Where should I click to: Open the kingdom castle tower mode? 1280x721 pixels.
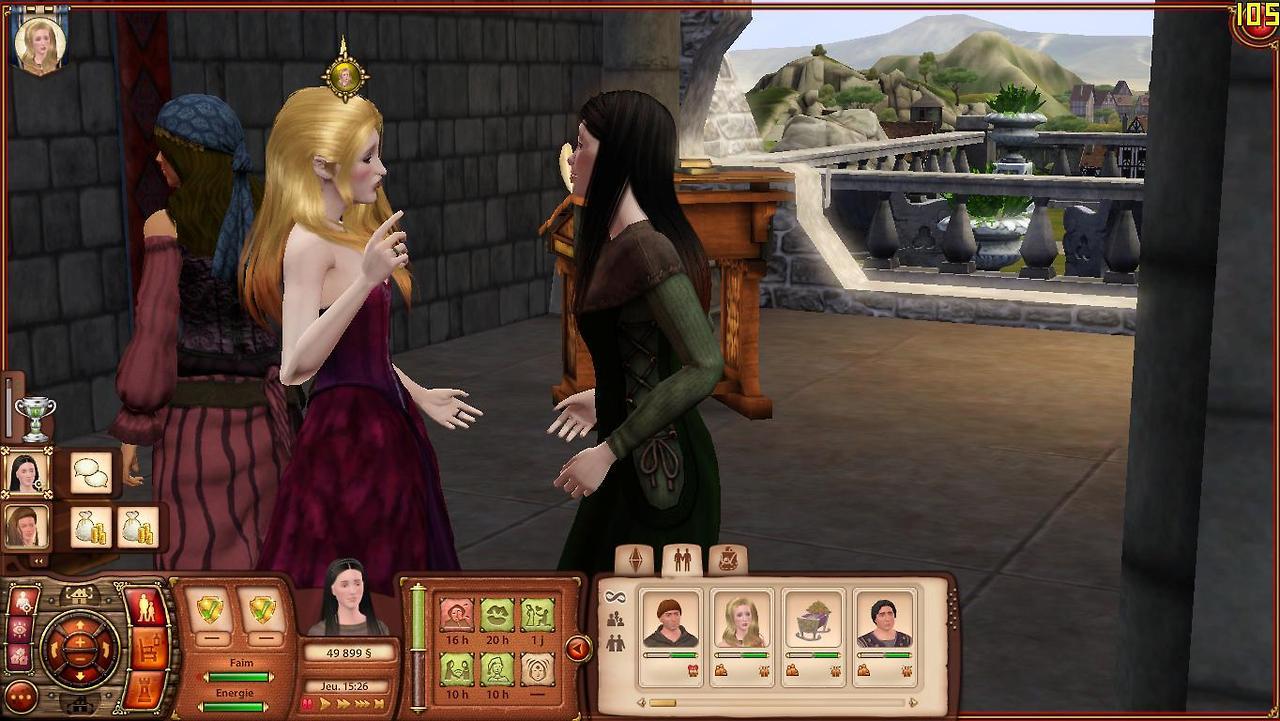click(x=148, y=688)
